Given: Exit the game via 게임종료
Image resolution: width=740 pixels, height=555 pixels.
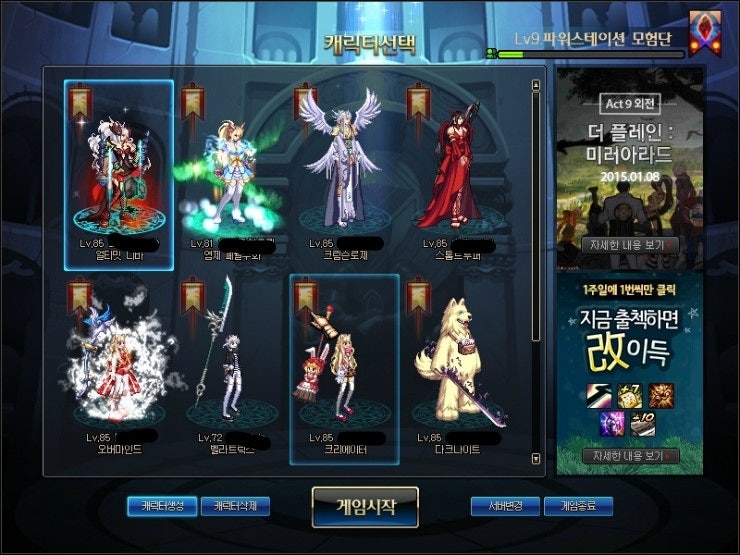Looking at the screenshot, I should [x=578, y=506].
